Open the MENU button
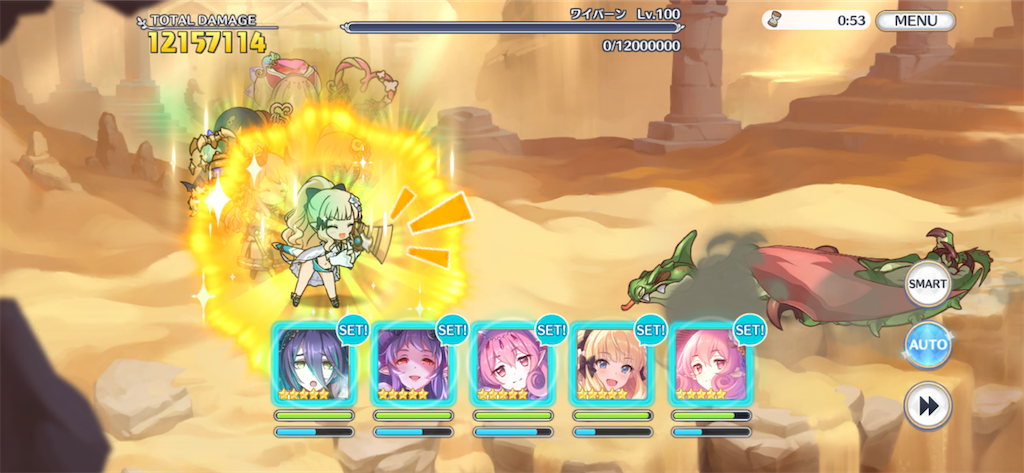This screenshot has height=473, width=1024. click(x=915, y=20)
